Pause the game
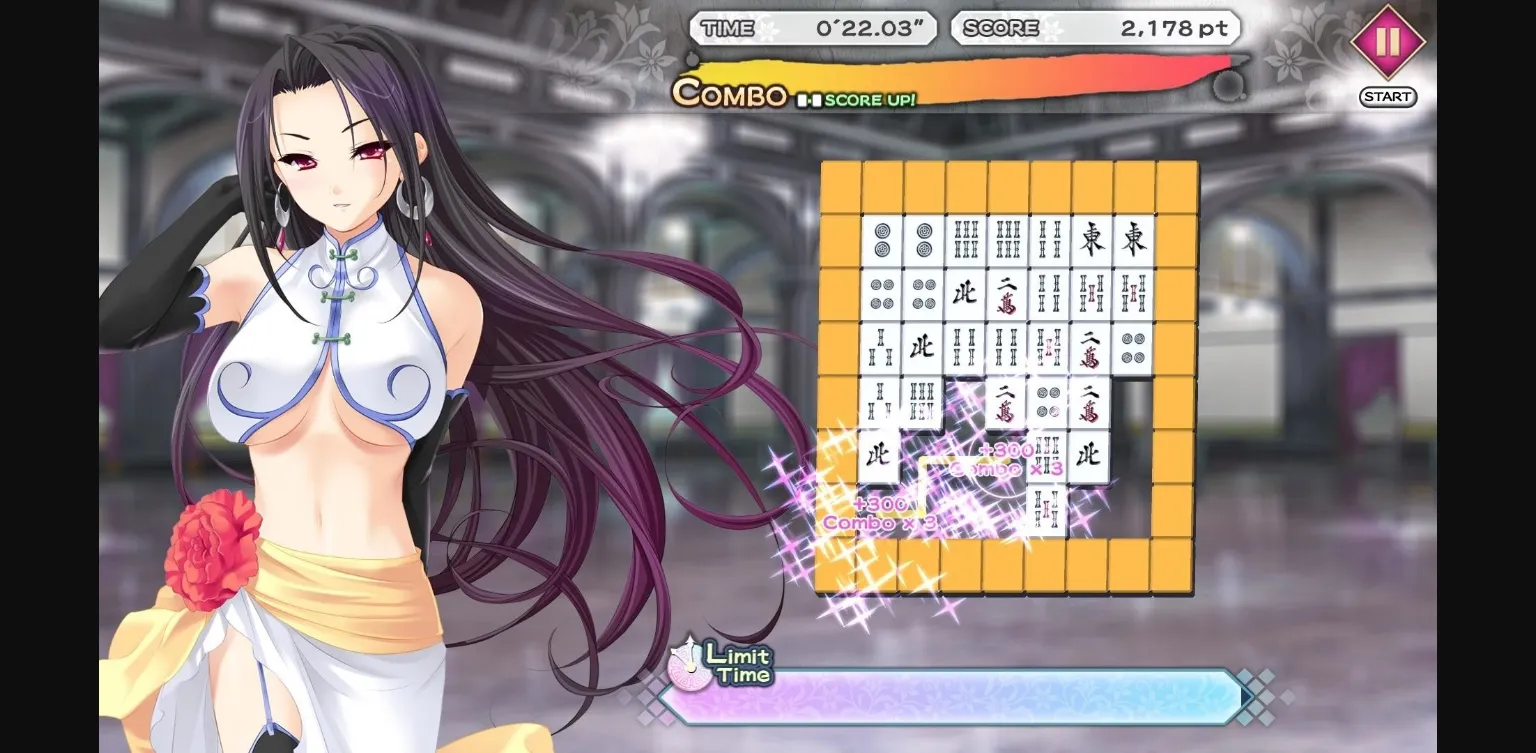This screenshot has width=1536, height=753. [1387, 44]
